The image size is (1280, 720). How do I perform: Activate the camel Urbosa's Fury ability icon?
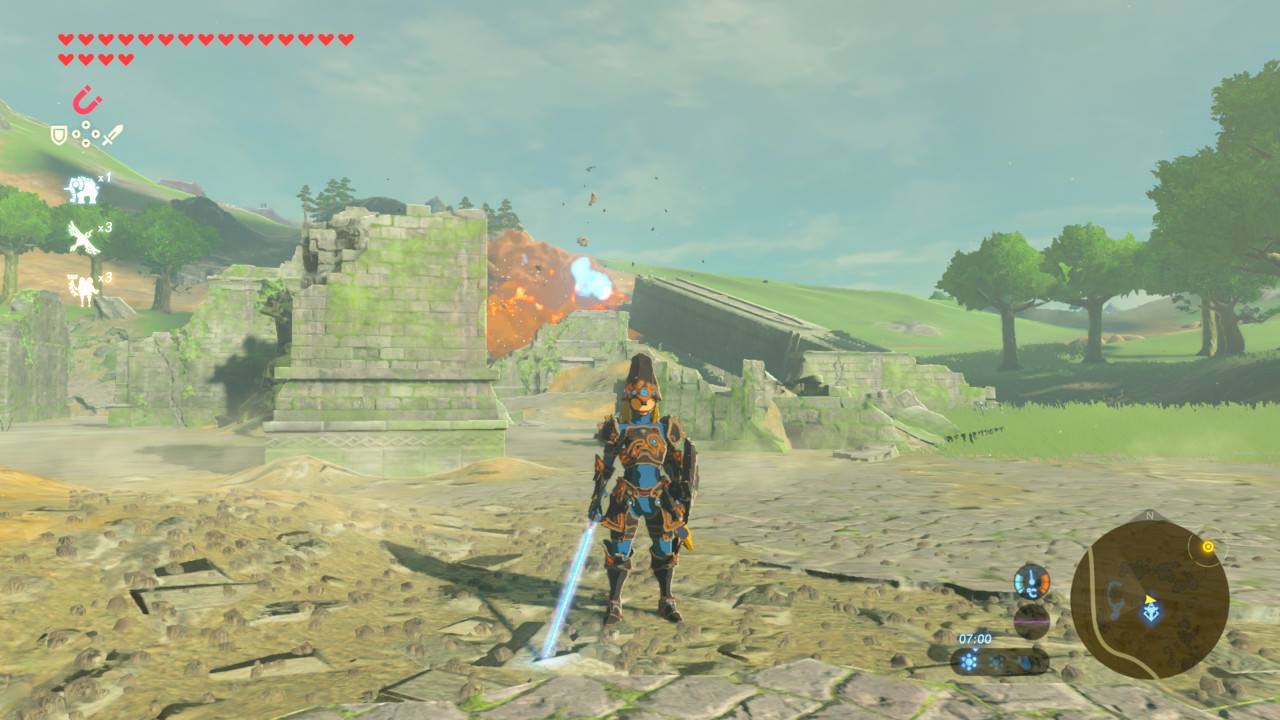80,288
